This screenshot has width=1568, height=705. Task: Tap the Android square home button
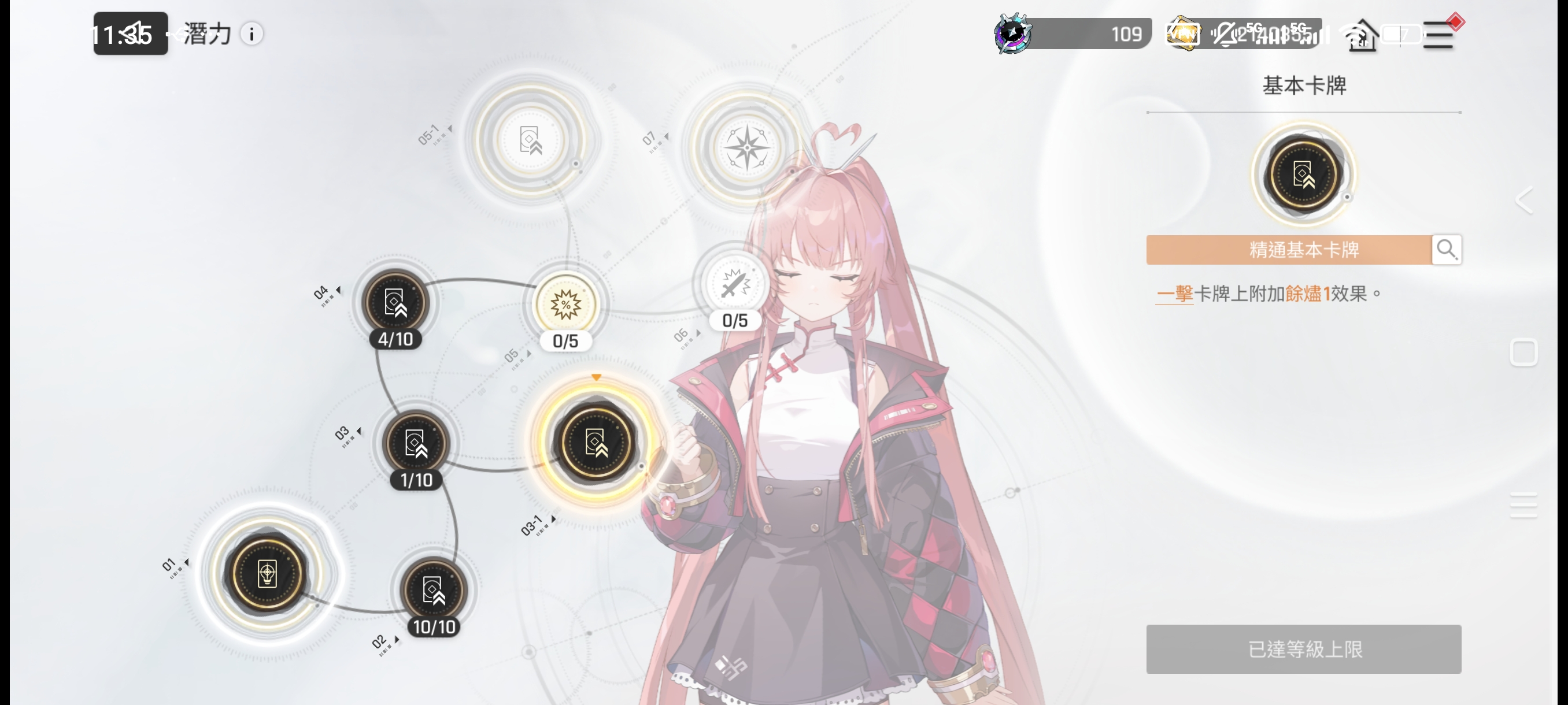coord(1524,353)
